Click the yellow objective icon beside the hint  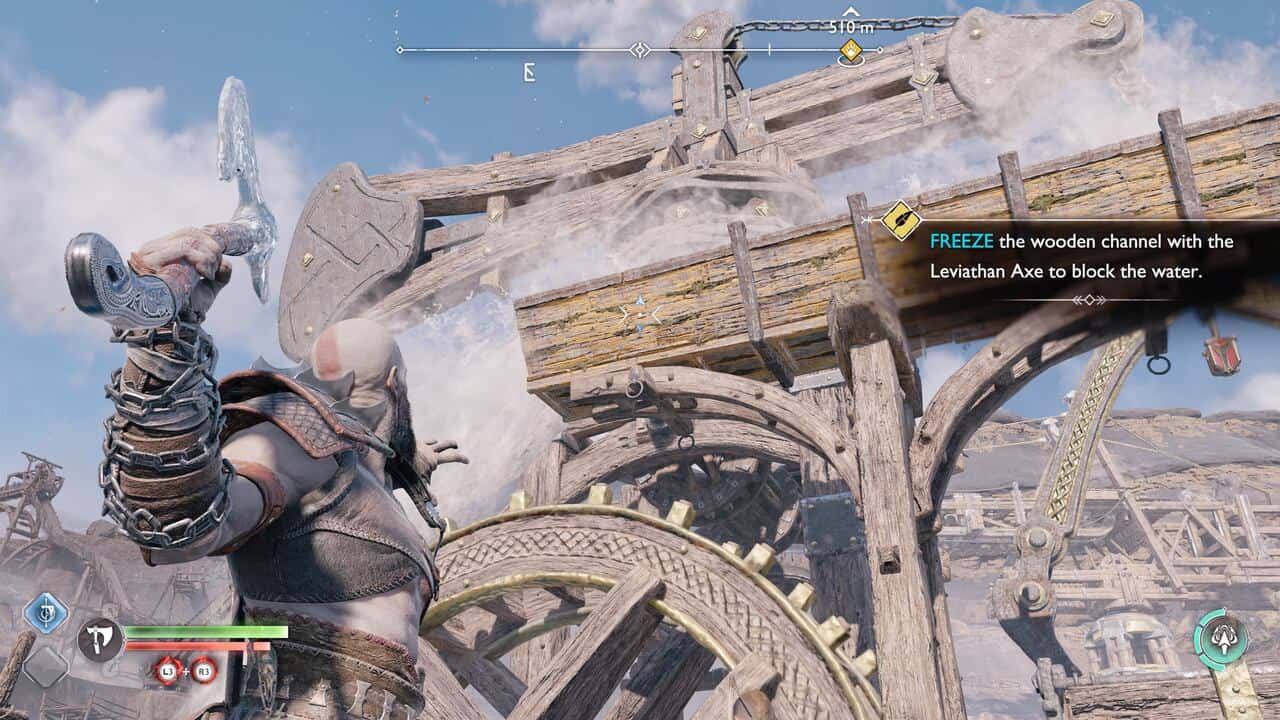pyautogui.click(x=901, y=221)
